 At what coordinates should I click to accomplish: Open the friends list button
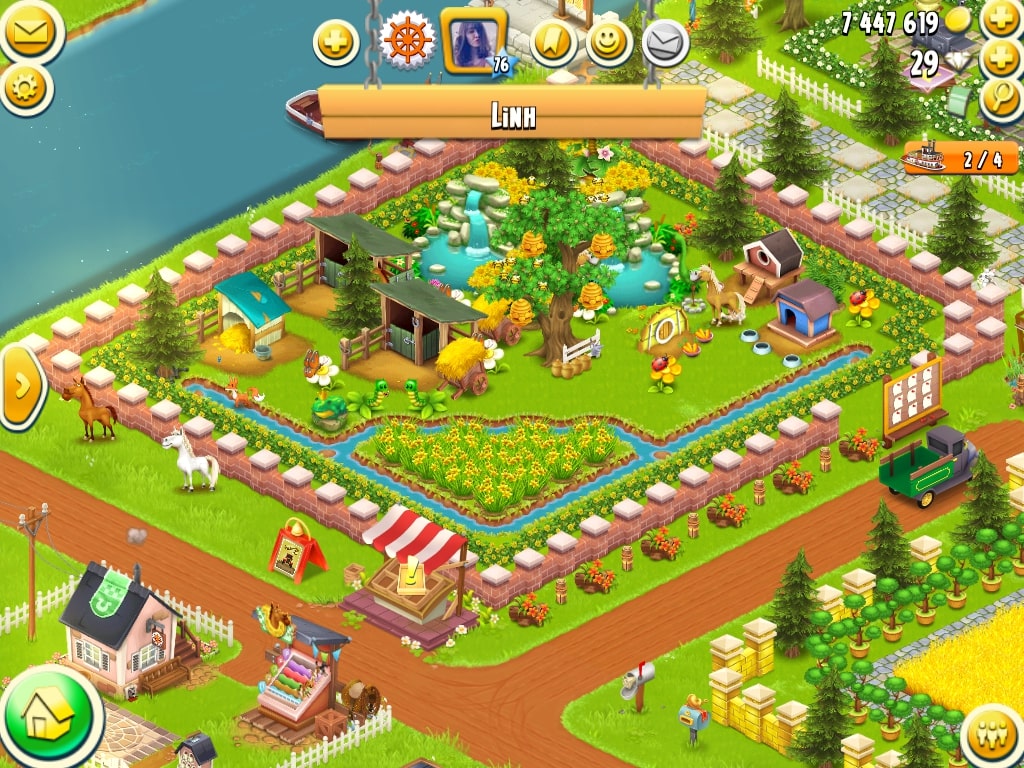pos(994,737)
